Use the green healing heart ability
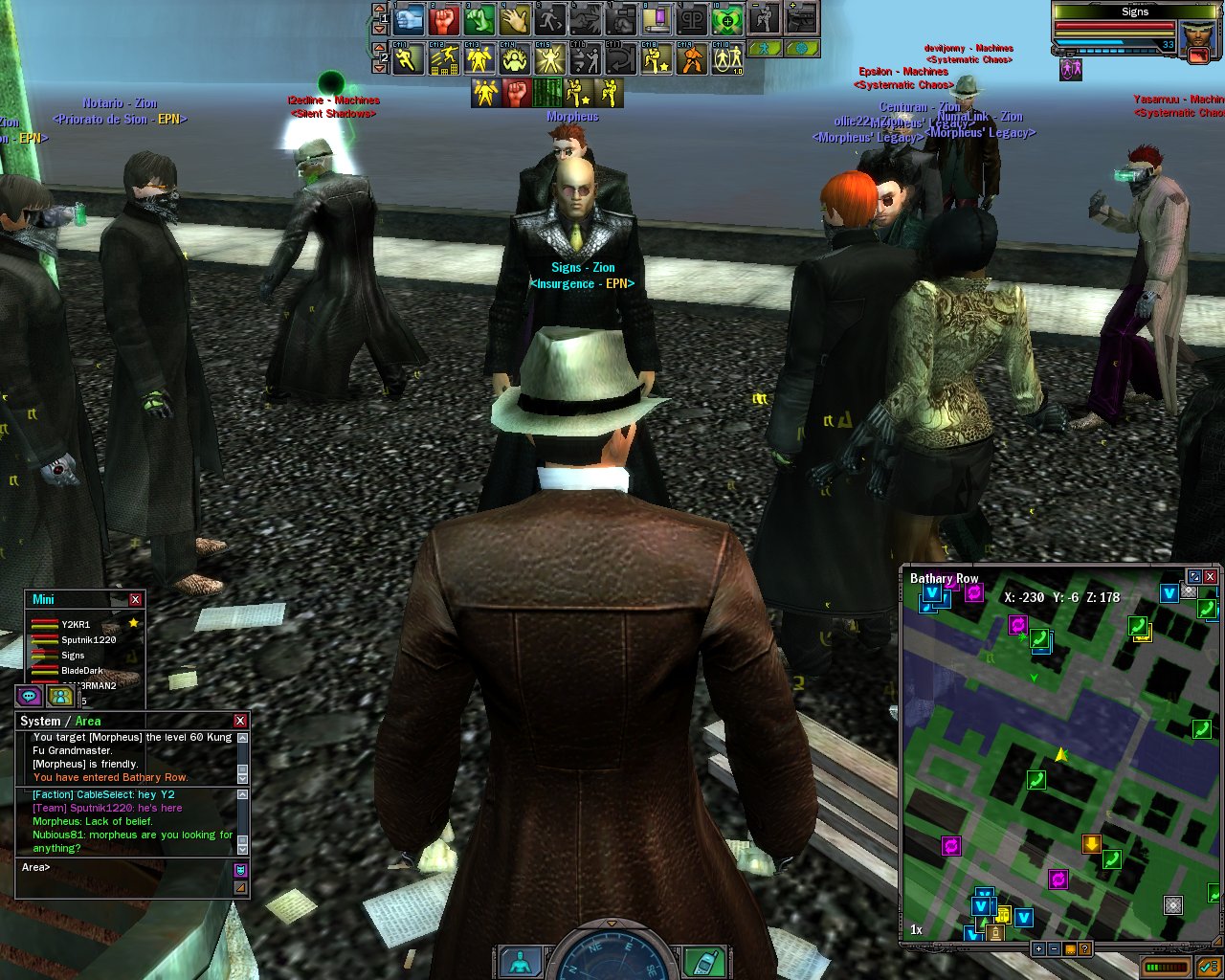This screenshot has width=1225, height=980. click(727, 18)
